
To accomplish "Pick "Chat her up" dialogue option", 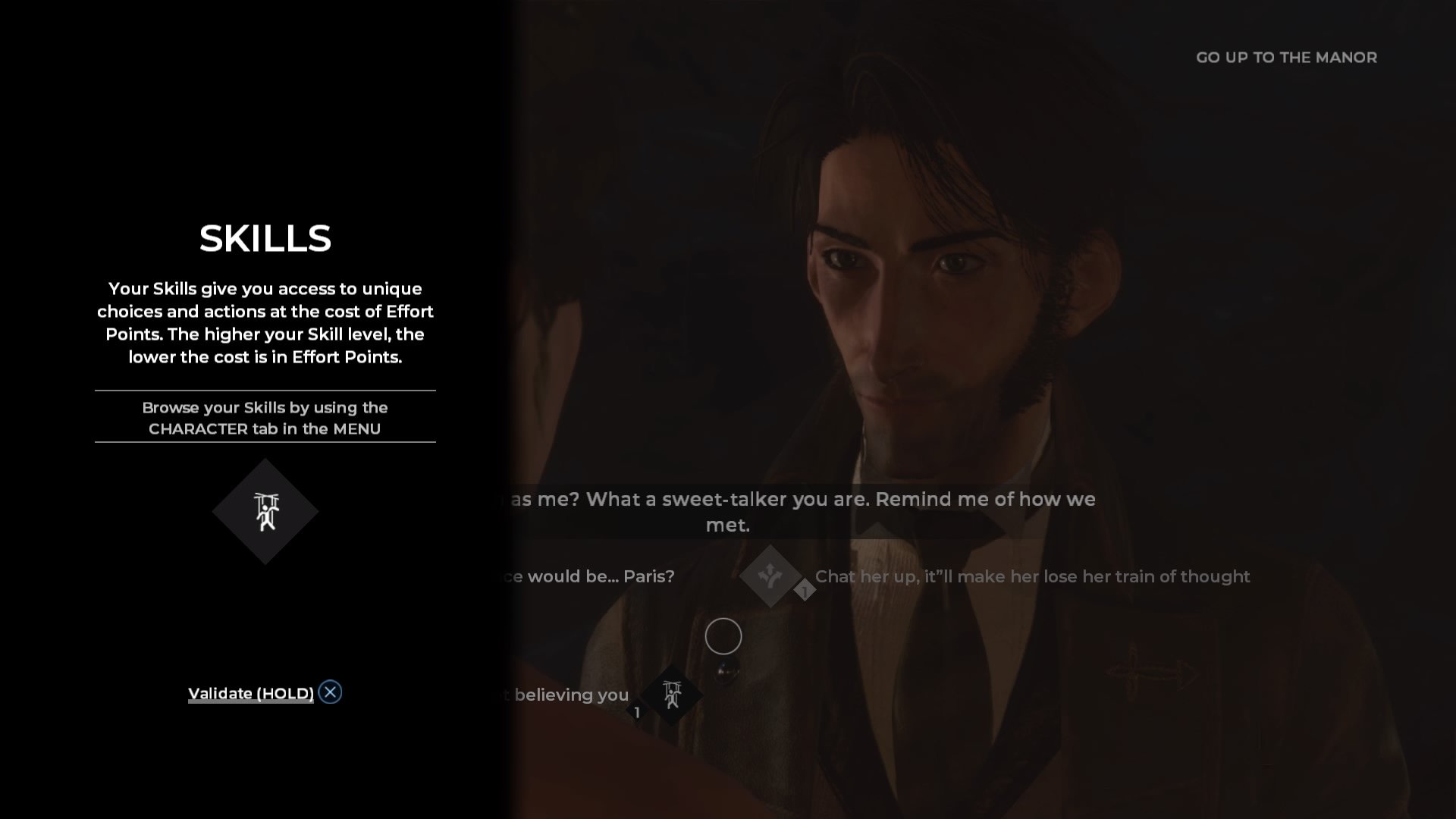I will point(1032,576).
